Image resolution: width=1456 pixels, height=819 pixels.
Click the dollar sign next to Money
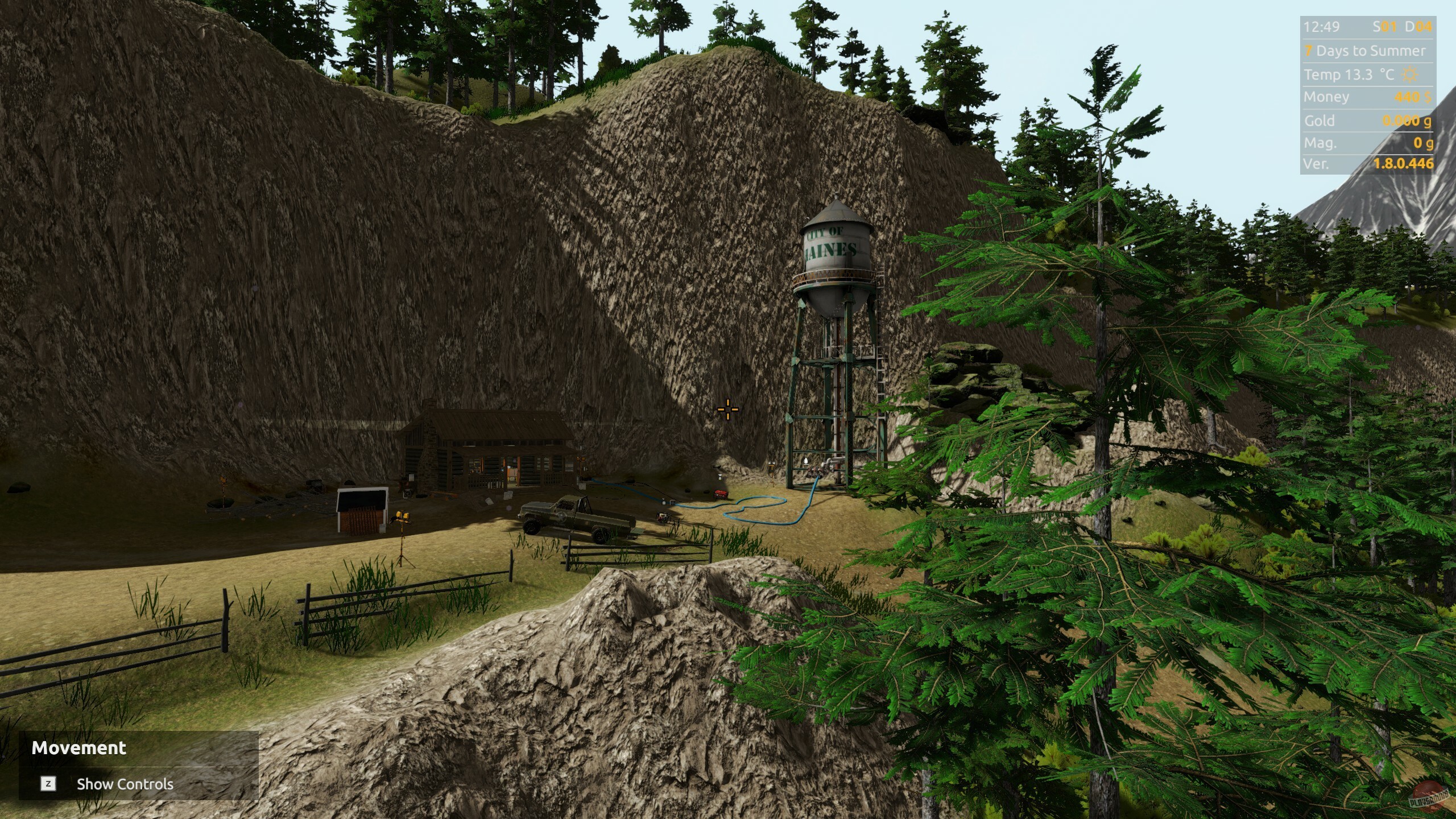pyautogui.click(x=1428, y=97)
